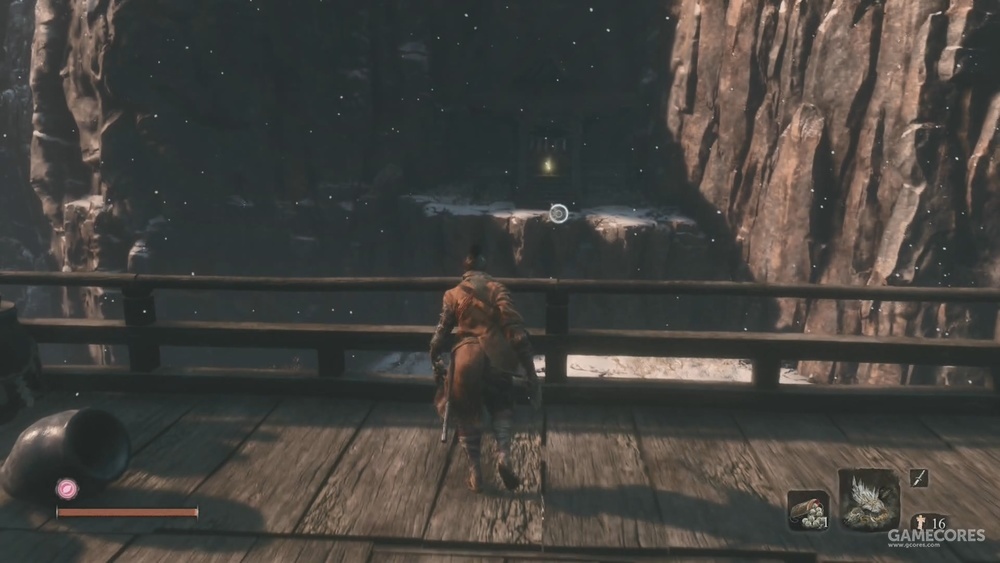1000x563 pixels.
Task: Click the pink resurrection node icon
Action: [67, 489]
